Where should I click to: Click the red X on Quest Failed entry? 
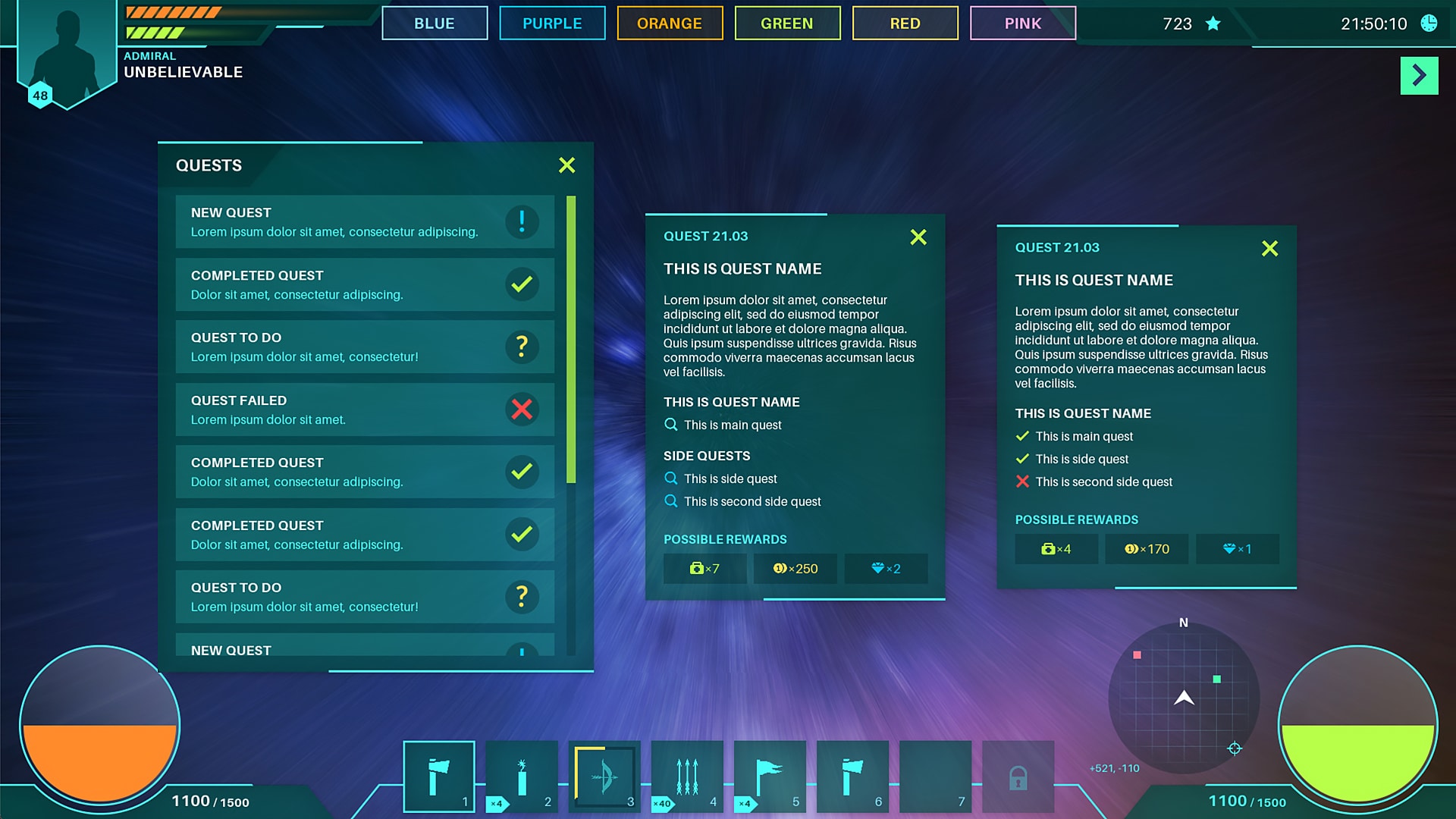click(x=521, y=409)
